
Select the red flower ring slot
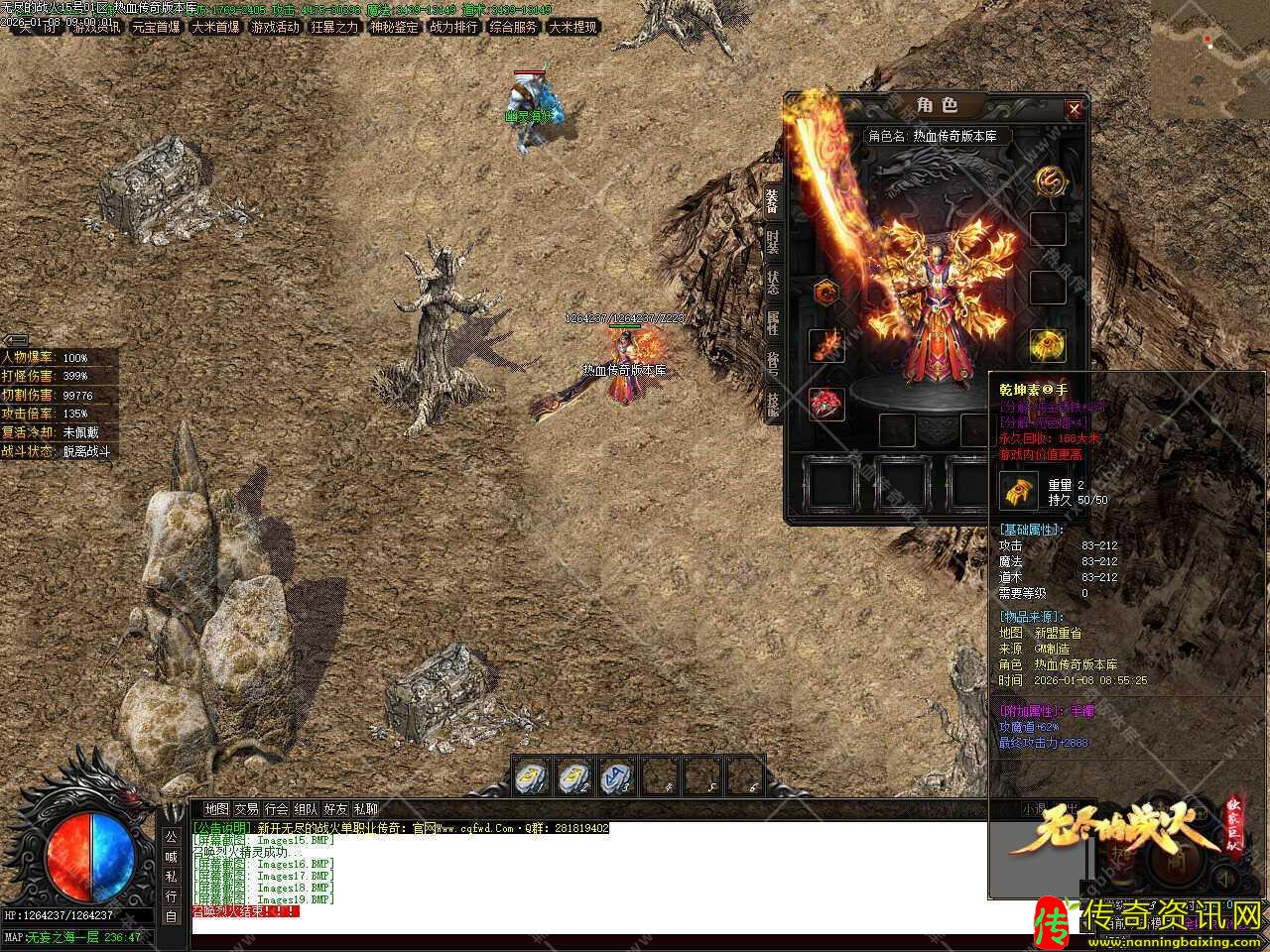pyautogui.click(x=826, y=404)
